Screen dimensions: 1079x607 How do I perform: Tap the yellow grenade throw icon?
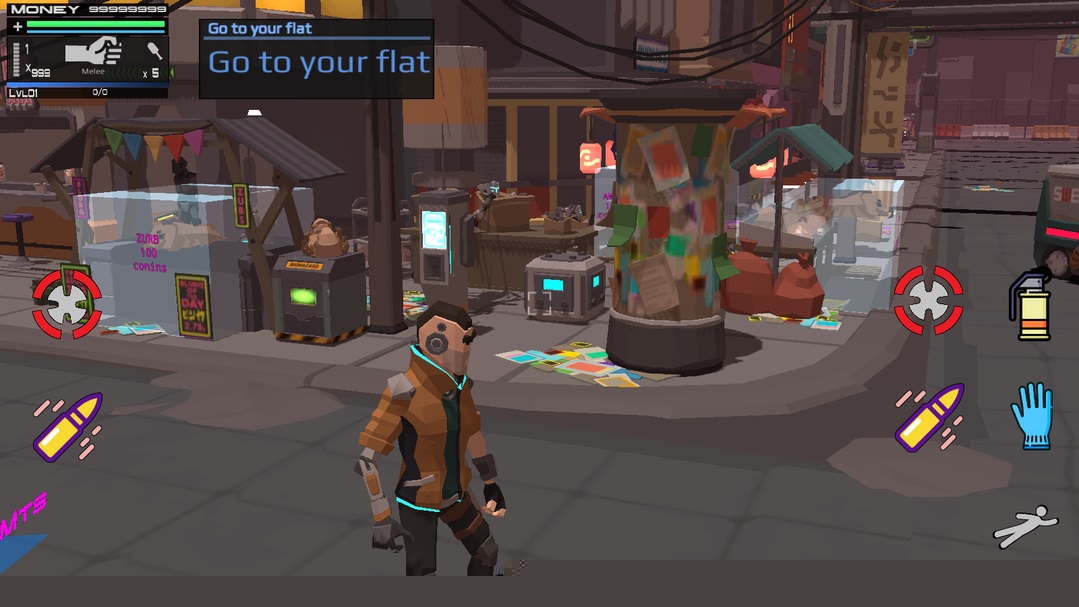[1030, 306]
